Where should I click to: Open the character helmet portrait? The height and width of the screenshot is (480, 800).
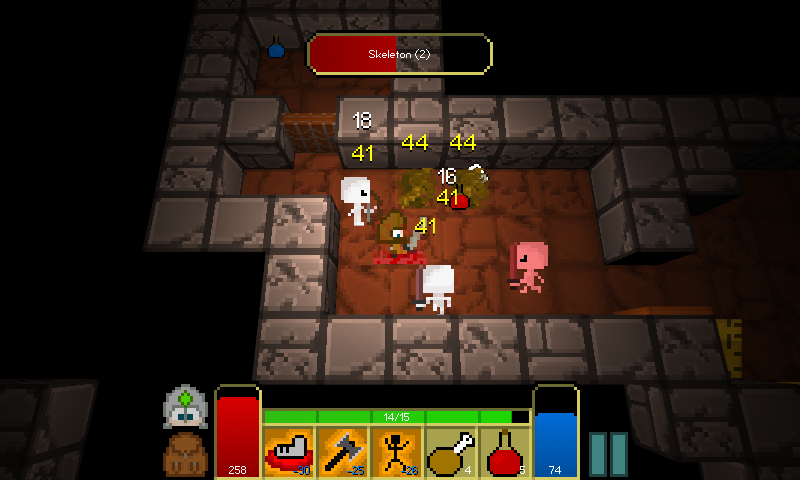185,407
